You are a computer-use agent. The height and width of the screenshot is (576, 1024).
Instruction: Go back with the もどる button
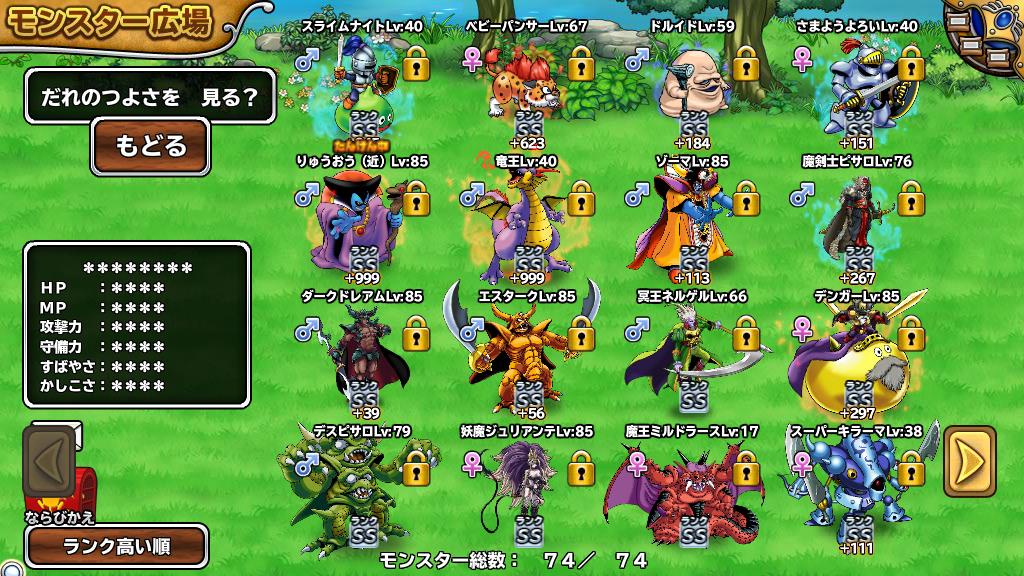click(150, 146)
